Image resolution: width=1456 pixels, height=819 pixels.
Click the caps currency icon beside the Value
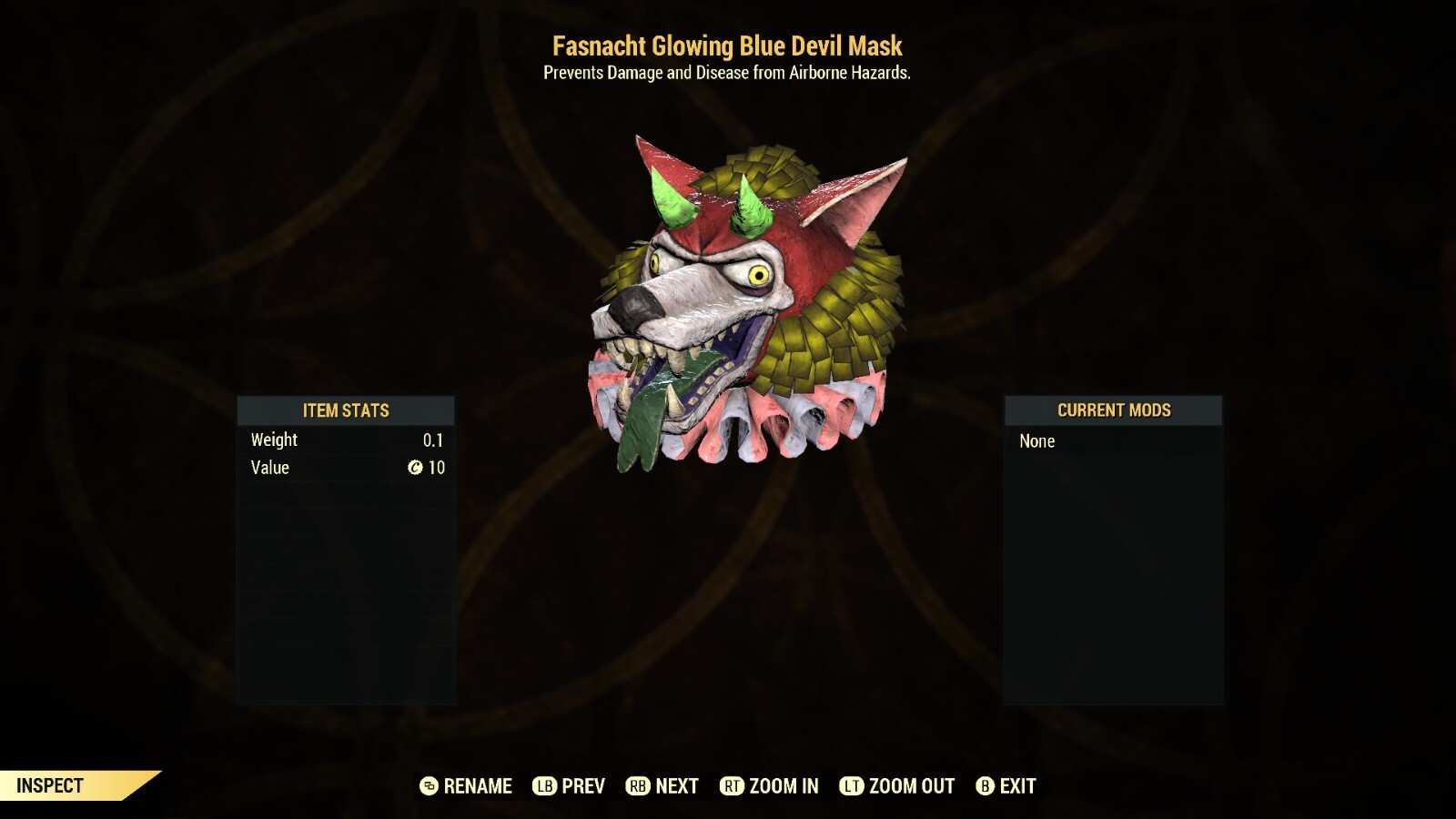point(417,468)
